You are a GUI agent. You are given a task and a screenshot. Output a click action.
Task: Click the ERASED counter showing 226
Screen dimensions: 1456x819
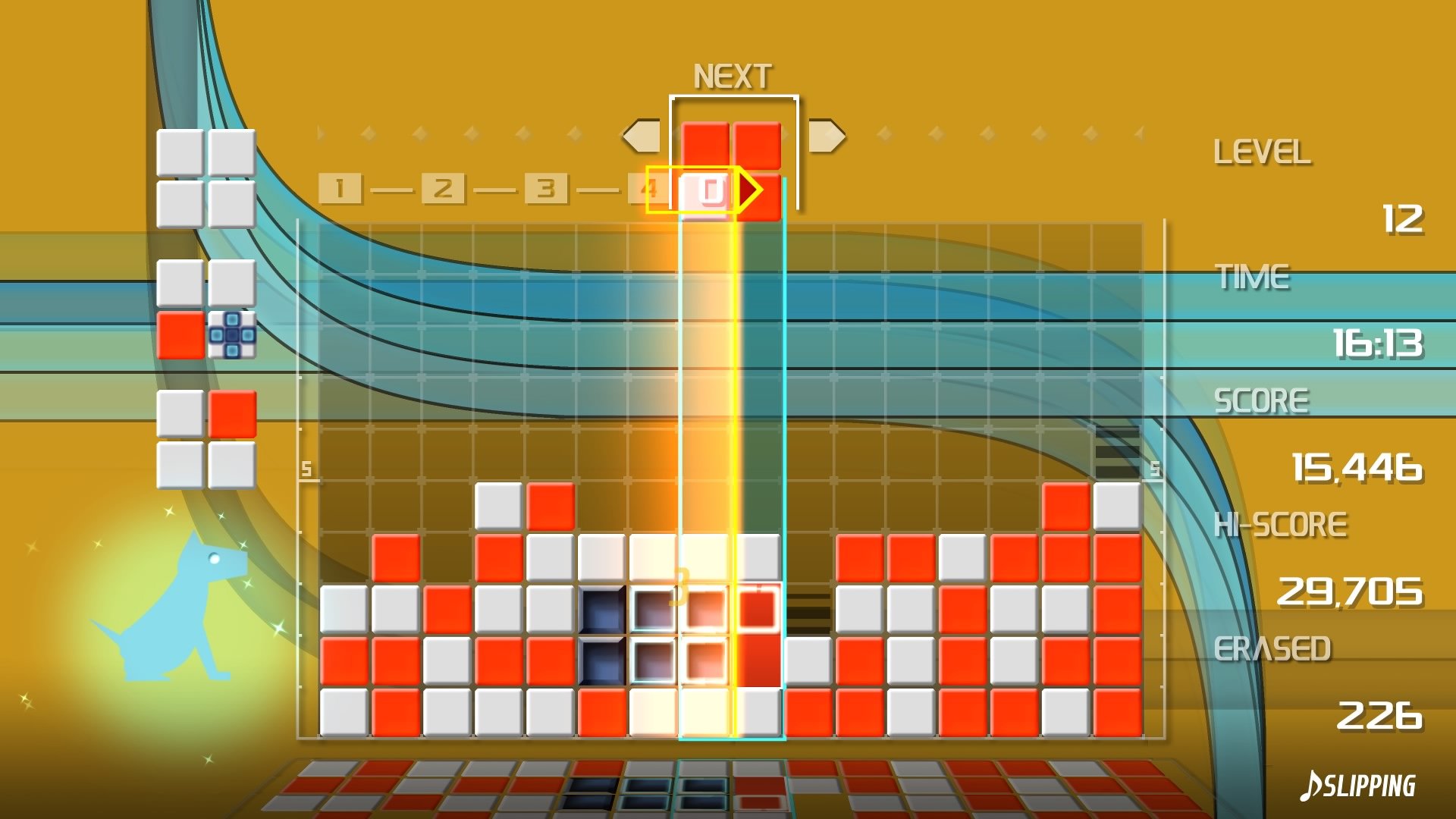(1380, 716)
